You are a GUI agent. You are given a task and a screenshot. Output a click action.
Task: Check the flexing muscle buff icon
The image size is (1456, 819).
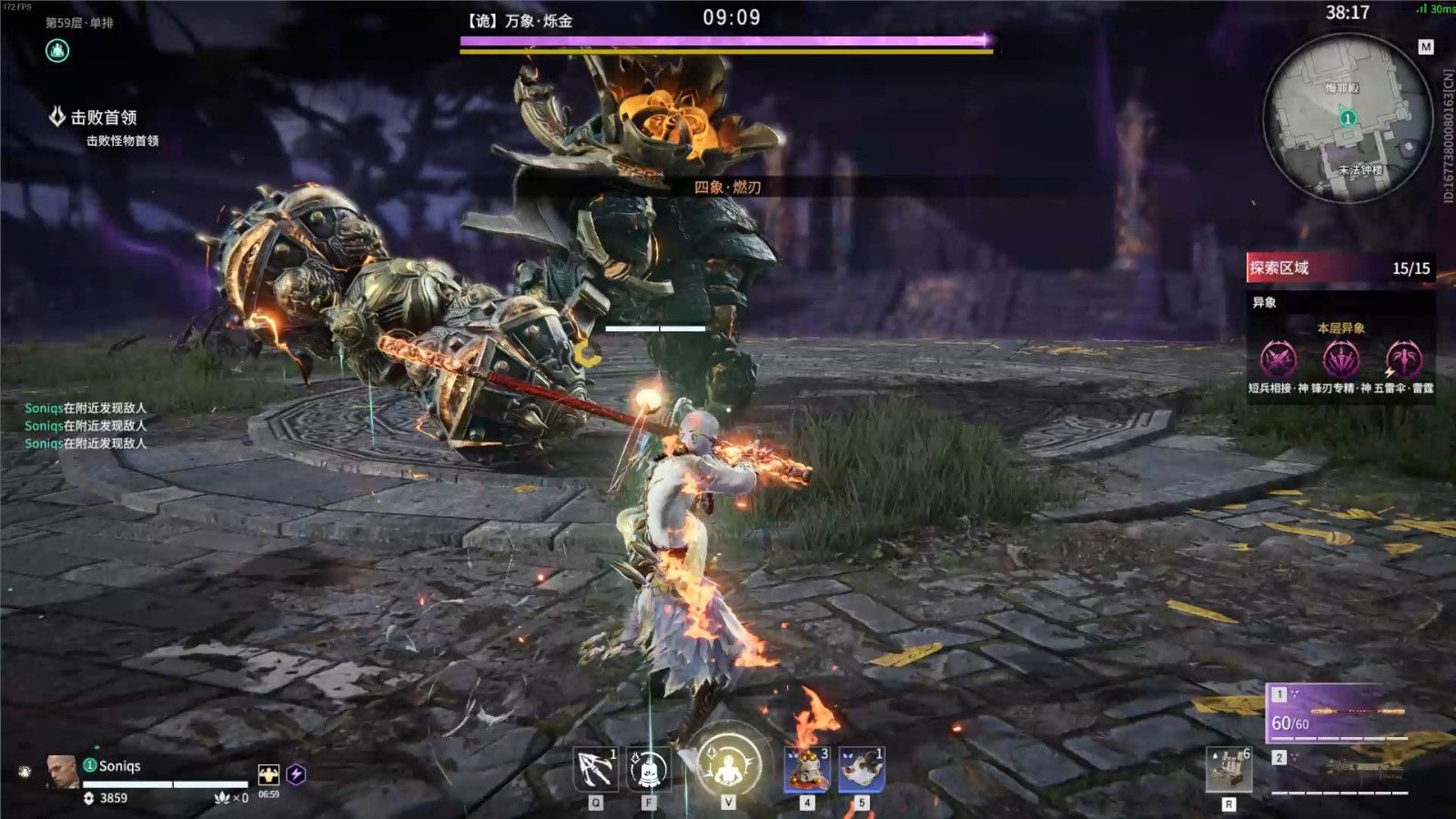(268, 774)
